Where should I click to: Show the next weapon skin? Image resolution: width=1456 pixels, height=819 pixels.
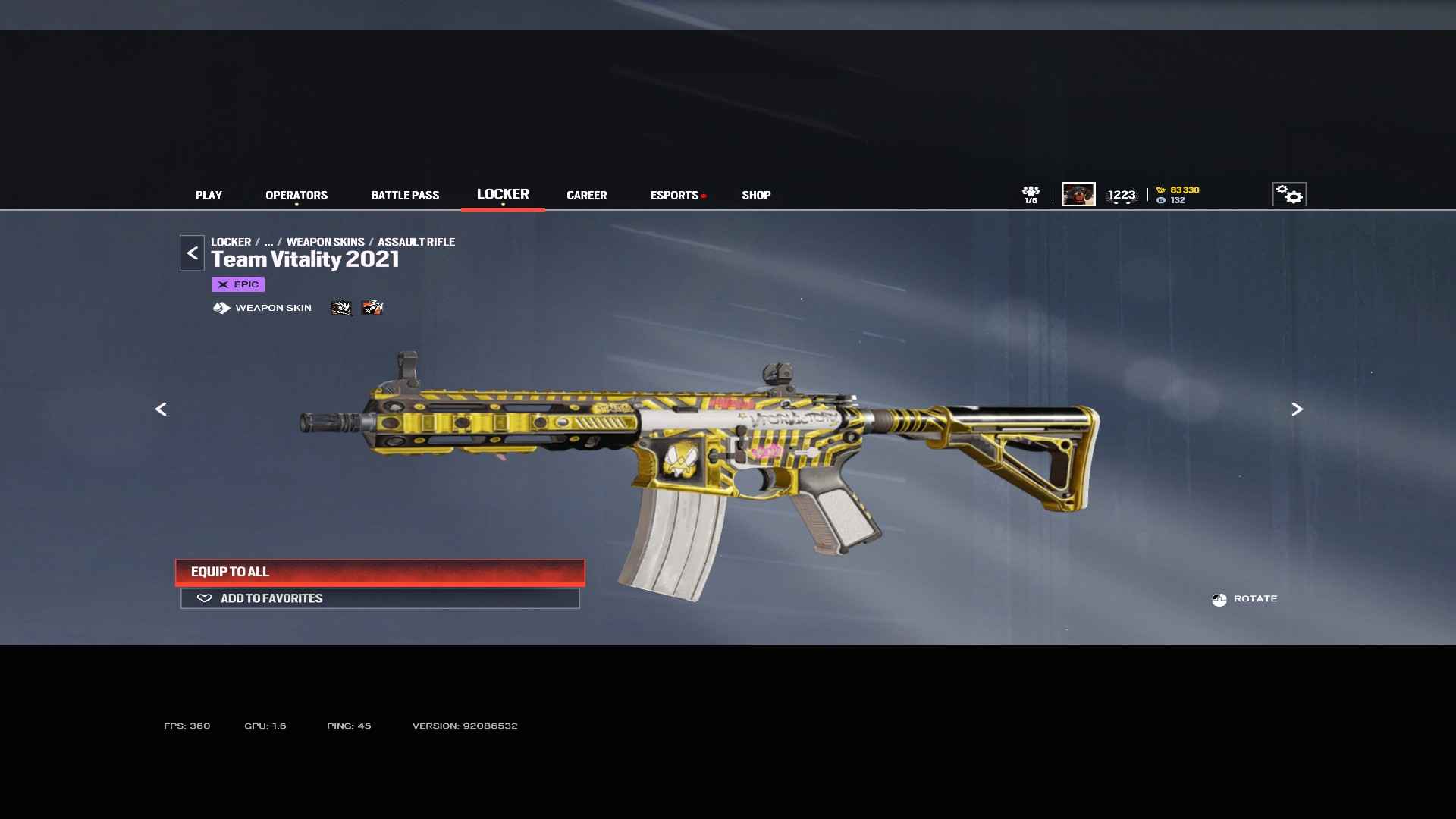[1297, 409]
